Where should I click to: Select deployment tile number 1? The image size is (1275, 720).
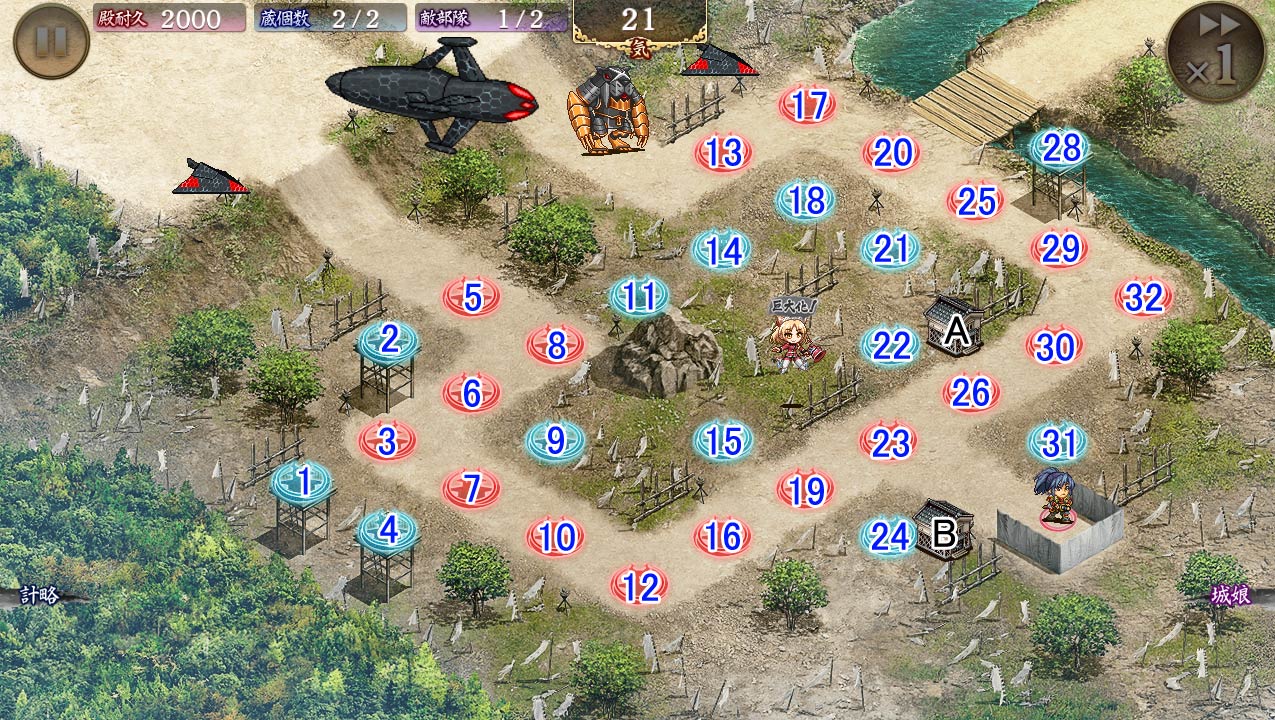point(303,483)
